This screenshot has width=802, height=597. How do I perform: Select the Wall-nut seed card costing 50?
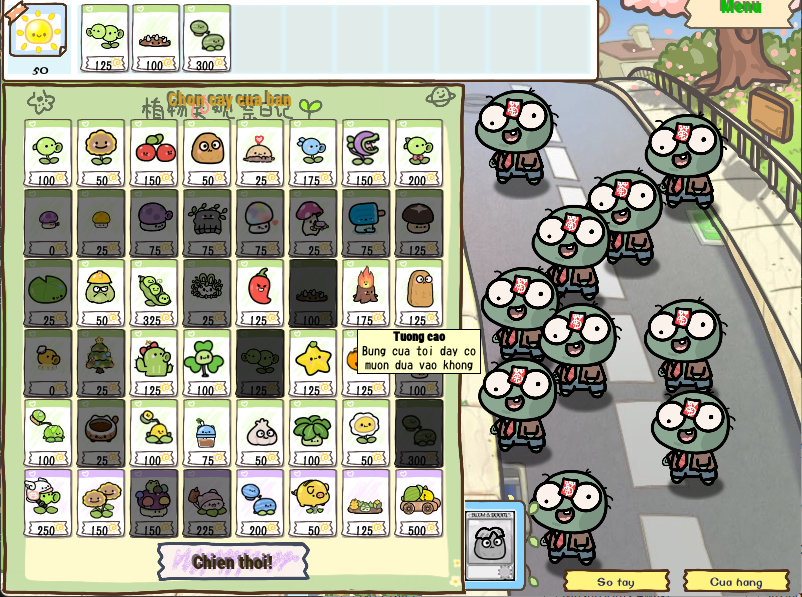[x=207, y=153]
